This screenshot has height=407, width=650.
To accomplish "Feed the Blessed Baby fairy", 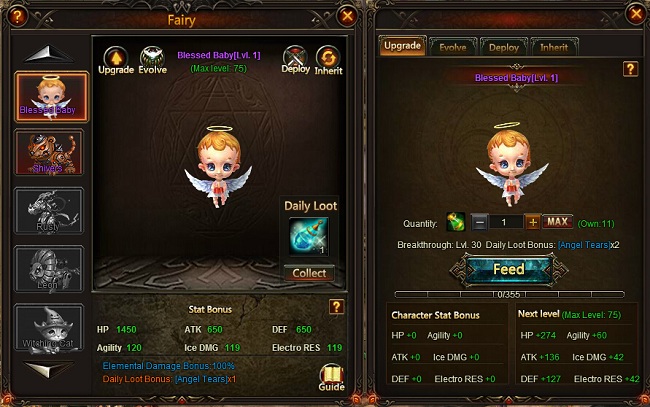I will (x=509, y=270).
